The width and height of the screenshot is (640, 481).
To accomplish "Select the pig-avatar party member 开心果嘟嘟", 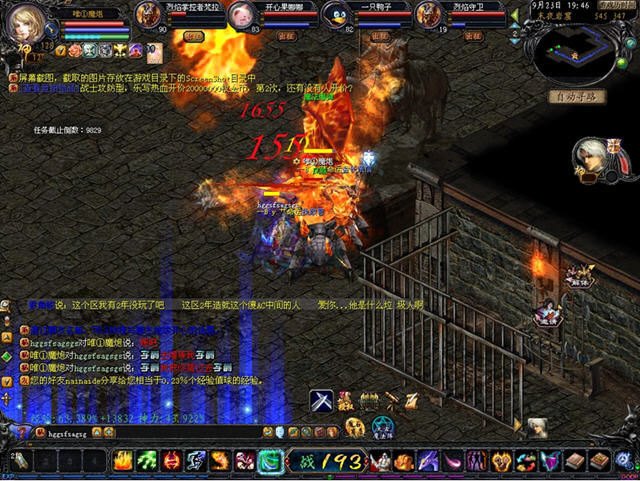I will pos(240,16).
